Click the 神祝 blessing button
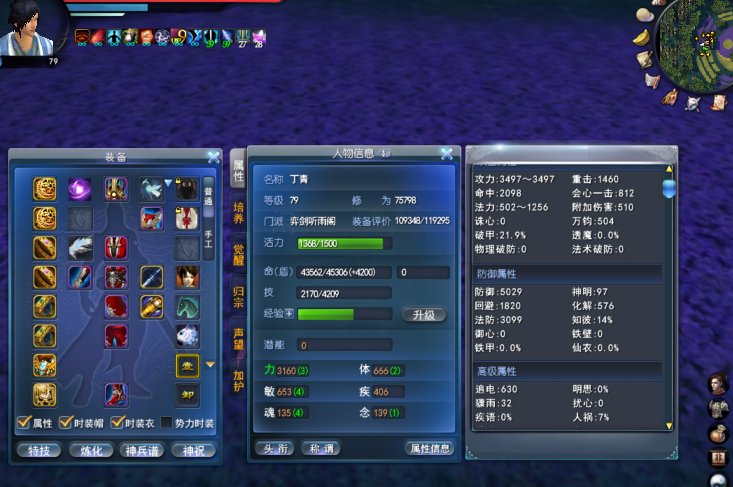Image resolution: width=733 pixels, height=487 pixels. point(193,450)
